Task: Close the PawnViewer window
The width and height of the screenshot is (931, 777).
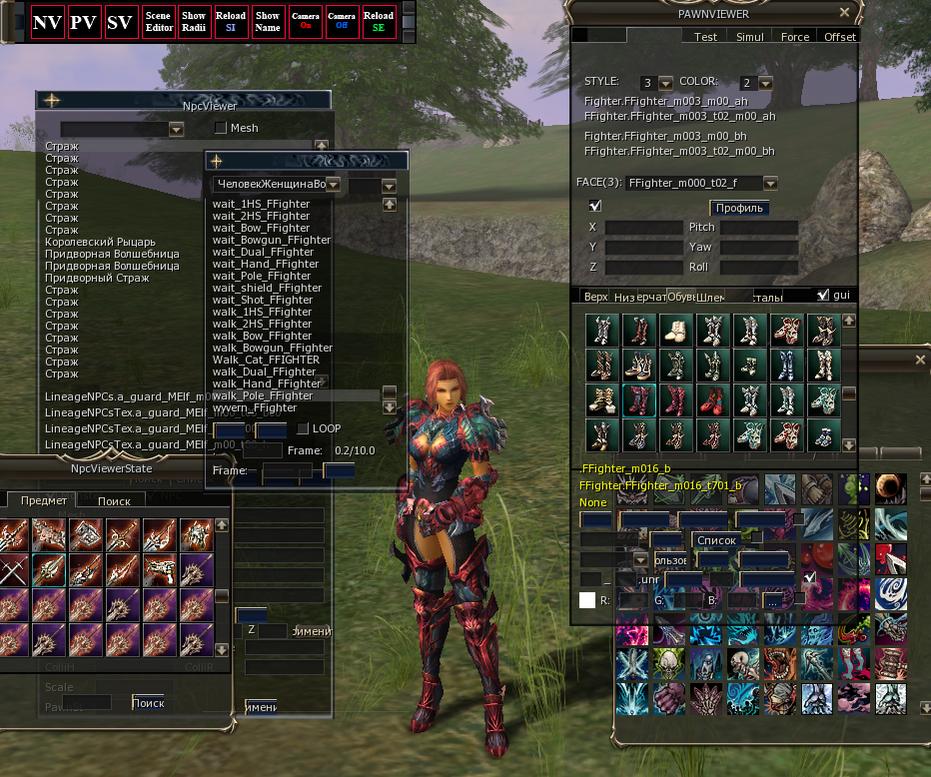Action: tap(845, 13)
